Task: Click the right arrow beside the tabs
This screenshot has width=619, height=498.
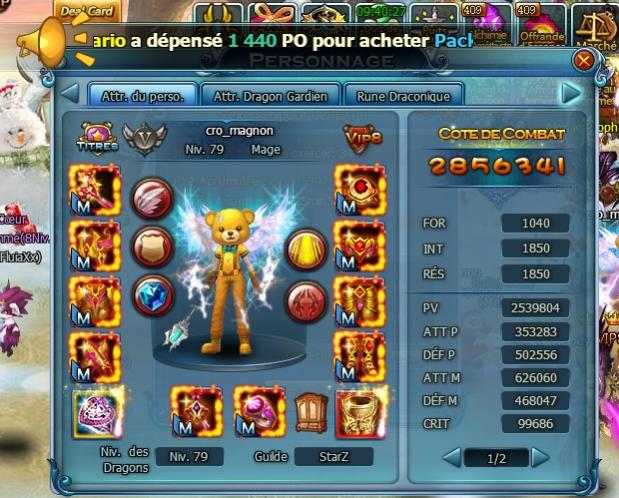Action: [571, 94]
